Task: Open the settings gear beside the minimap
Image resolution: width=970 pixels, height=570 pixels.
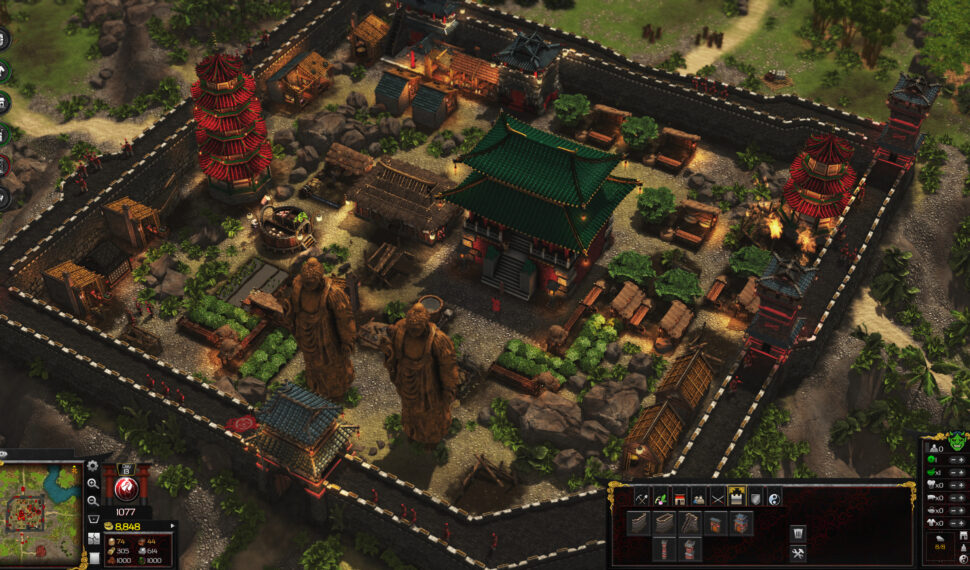Action: coord(92,466)
